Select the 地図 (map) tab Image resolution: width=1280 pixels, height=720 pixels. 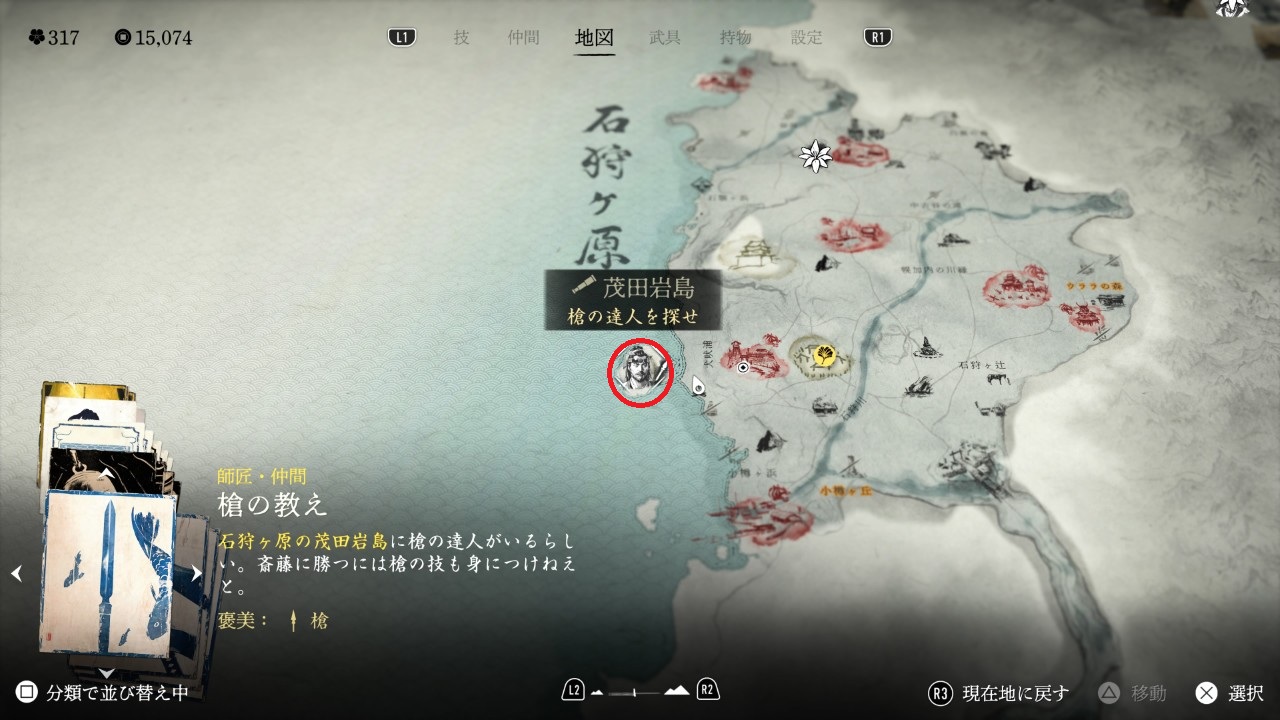point(595,38)
